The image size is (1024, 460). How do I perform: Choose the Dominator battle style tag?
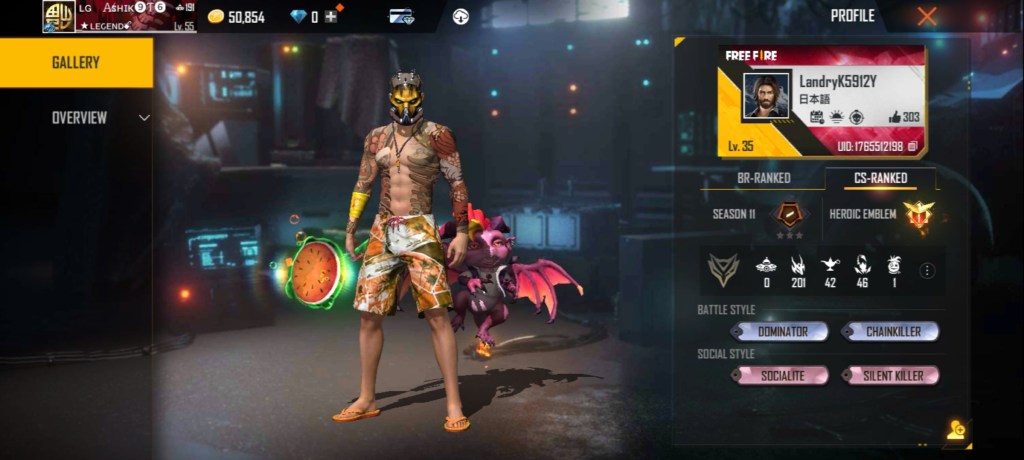[x=779, y=331]
